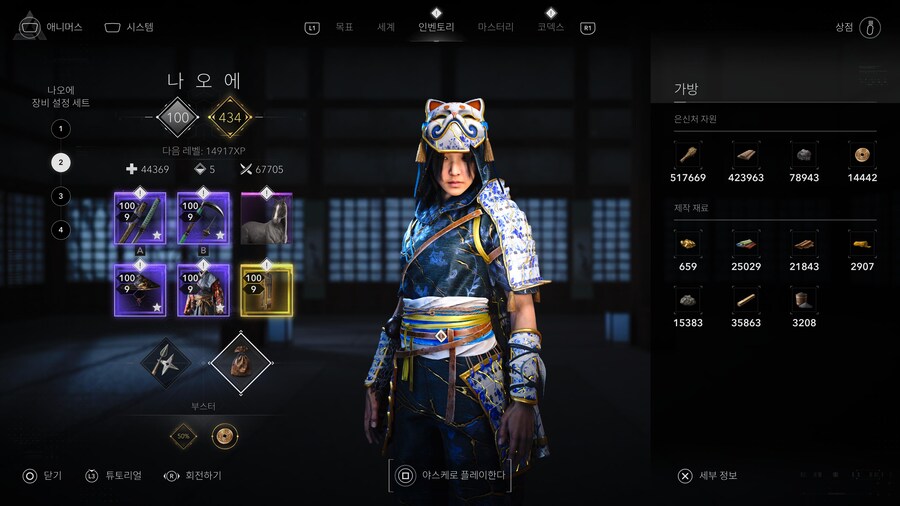Screen dimensions: 900x506
Task: Choose the gold-bordered trinket slot
Action: (x=266, y=290)
